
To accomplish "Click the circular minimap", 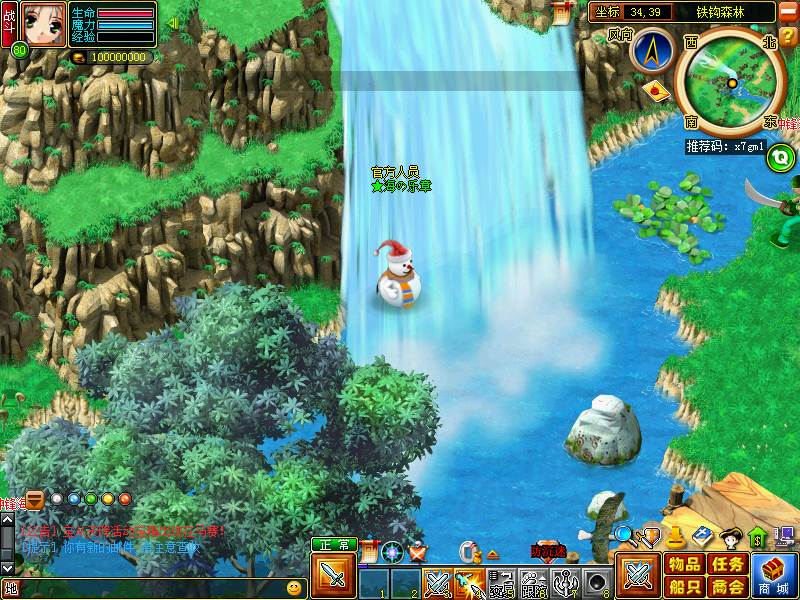I will [731, 81].
